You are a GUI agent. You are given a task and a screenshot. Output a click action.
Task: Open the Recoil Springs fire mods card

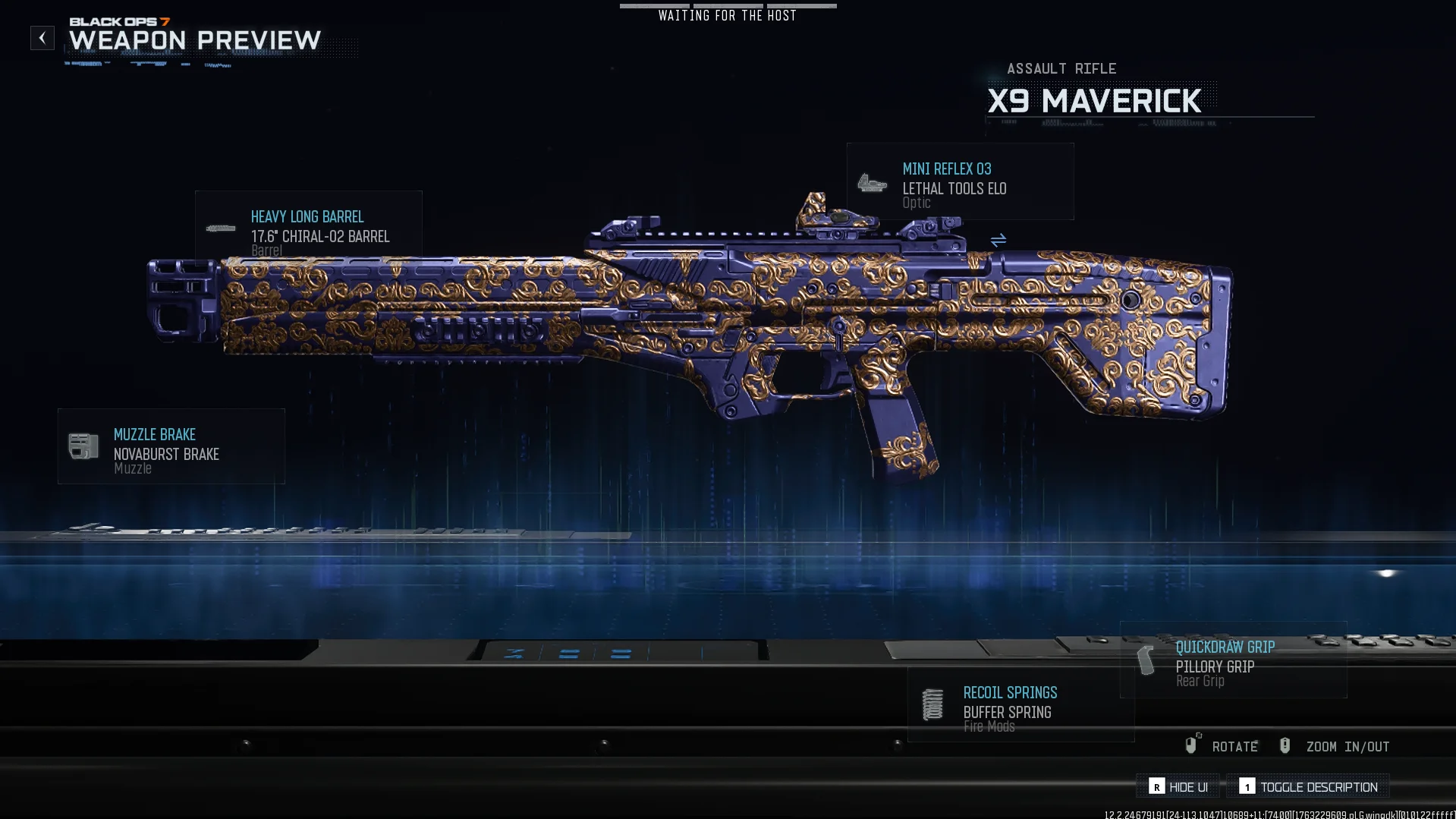(x=1020, y=706)
